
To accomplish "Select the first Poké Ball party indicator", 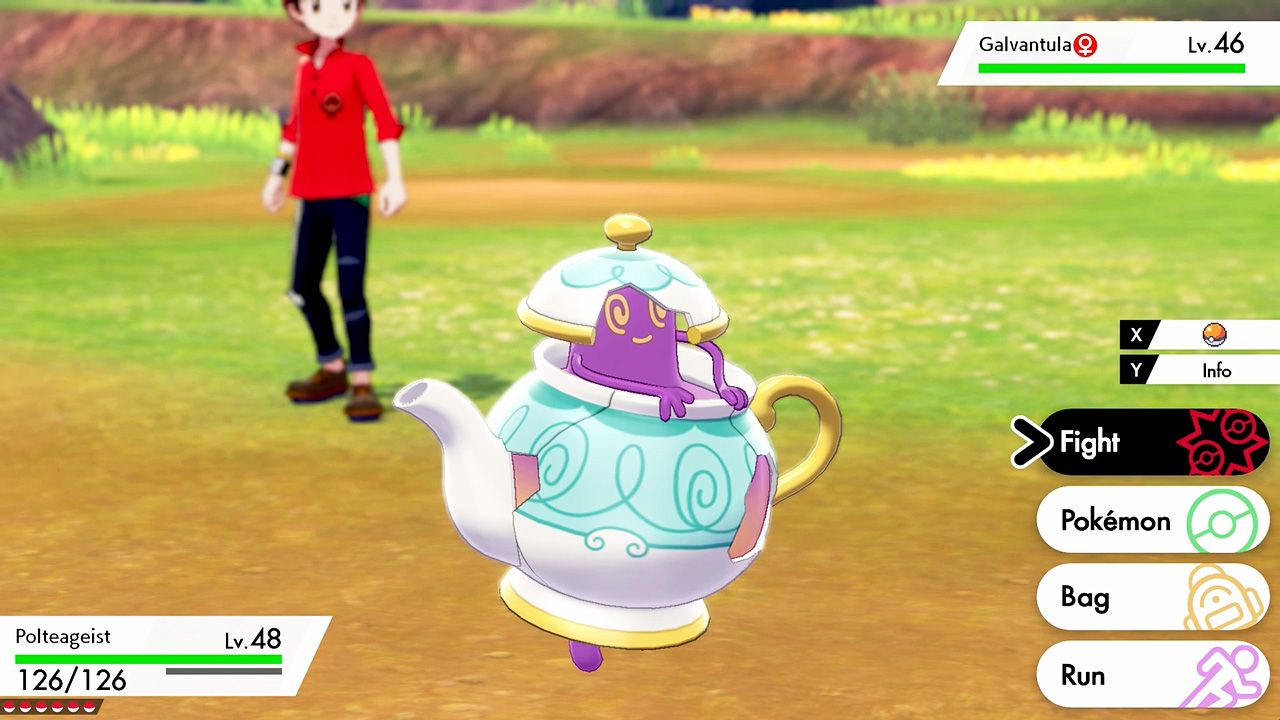I will pos(9,707).
